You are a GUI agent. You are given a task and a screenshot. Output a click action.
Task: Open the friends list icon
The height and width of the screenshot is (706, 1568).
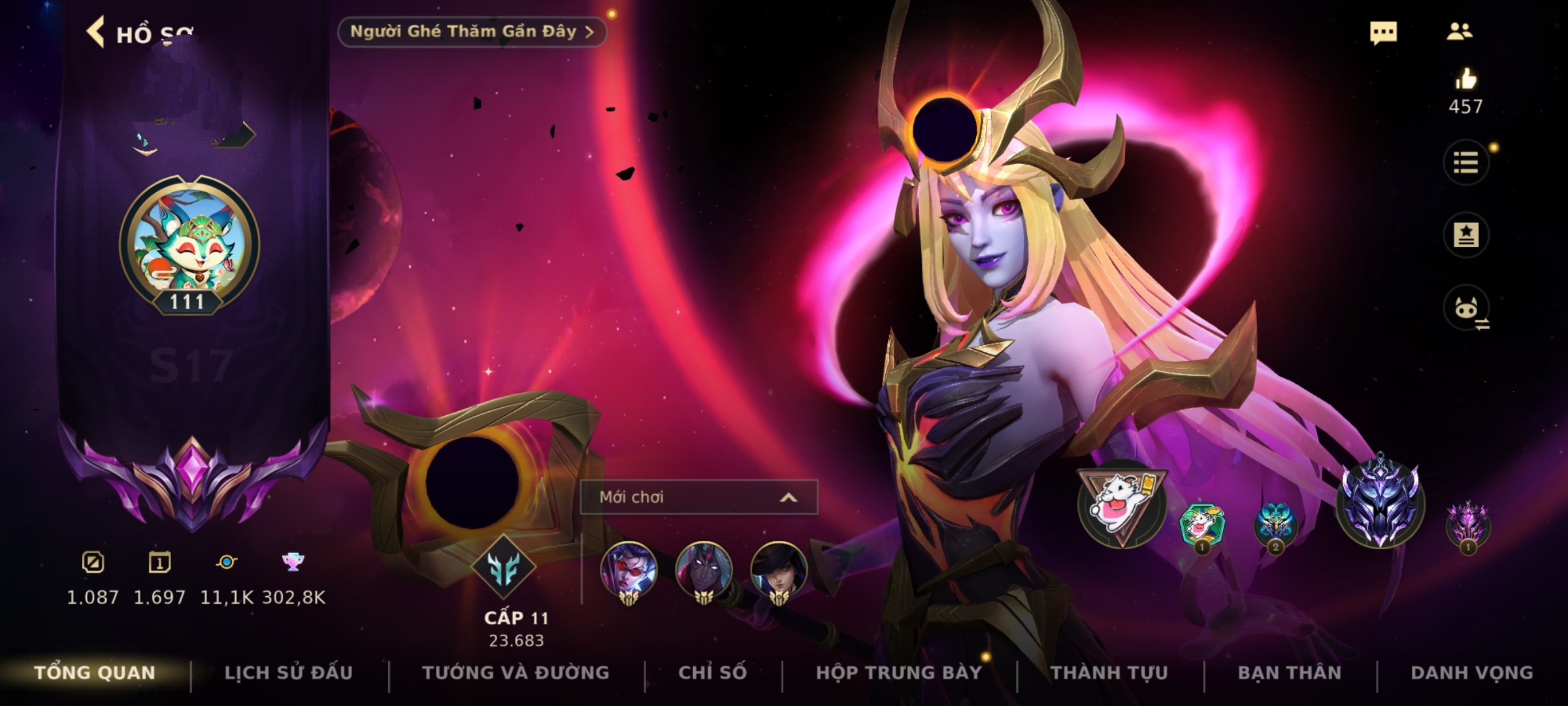[x=1459, y=32]
